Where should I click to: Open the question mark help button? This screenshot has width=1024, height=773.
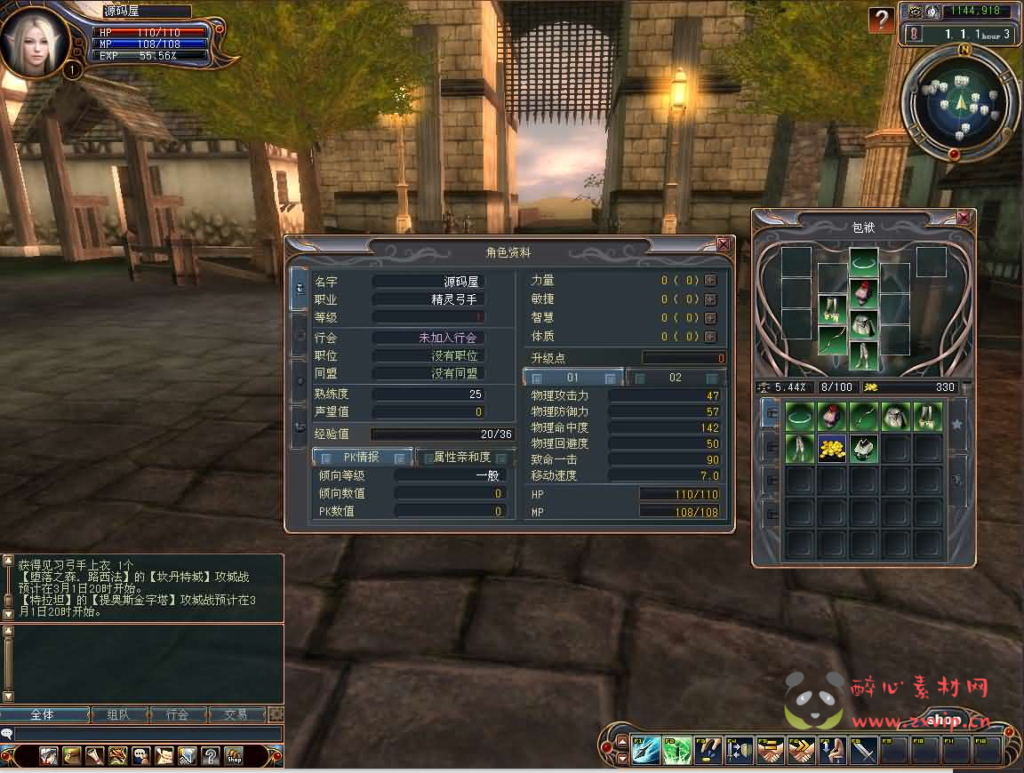point(880,20)
